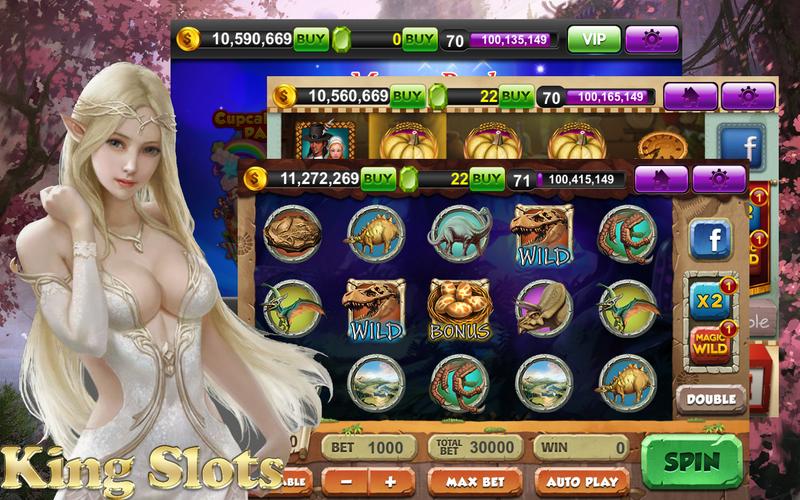Increase the bet with the plus button
Image resolution: width=800 pixels, height=500 pixels.
390,482
